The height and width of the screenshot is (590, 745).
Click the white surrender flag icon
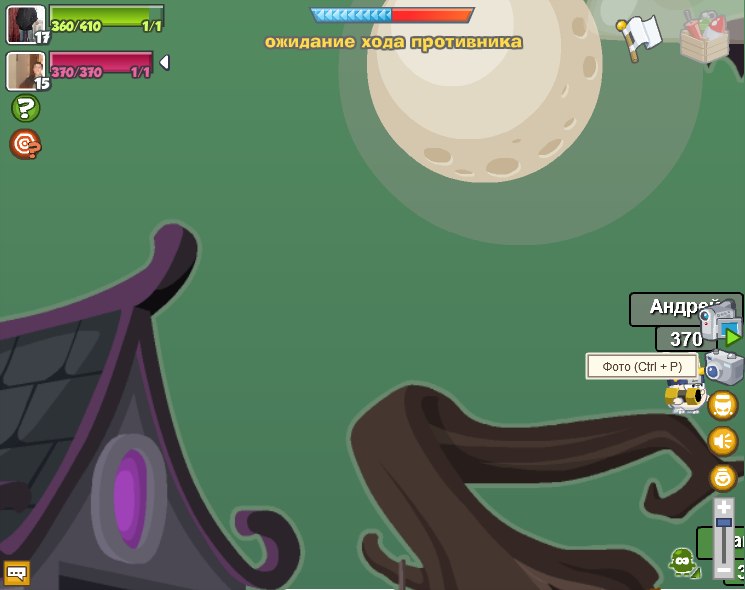click(x=639, y=37)
